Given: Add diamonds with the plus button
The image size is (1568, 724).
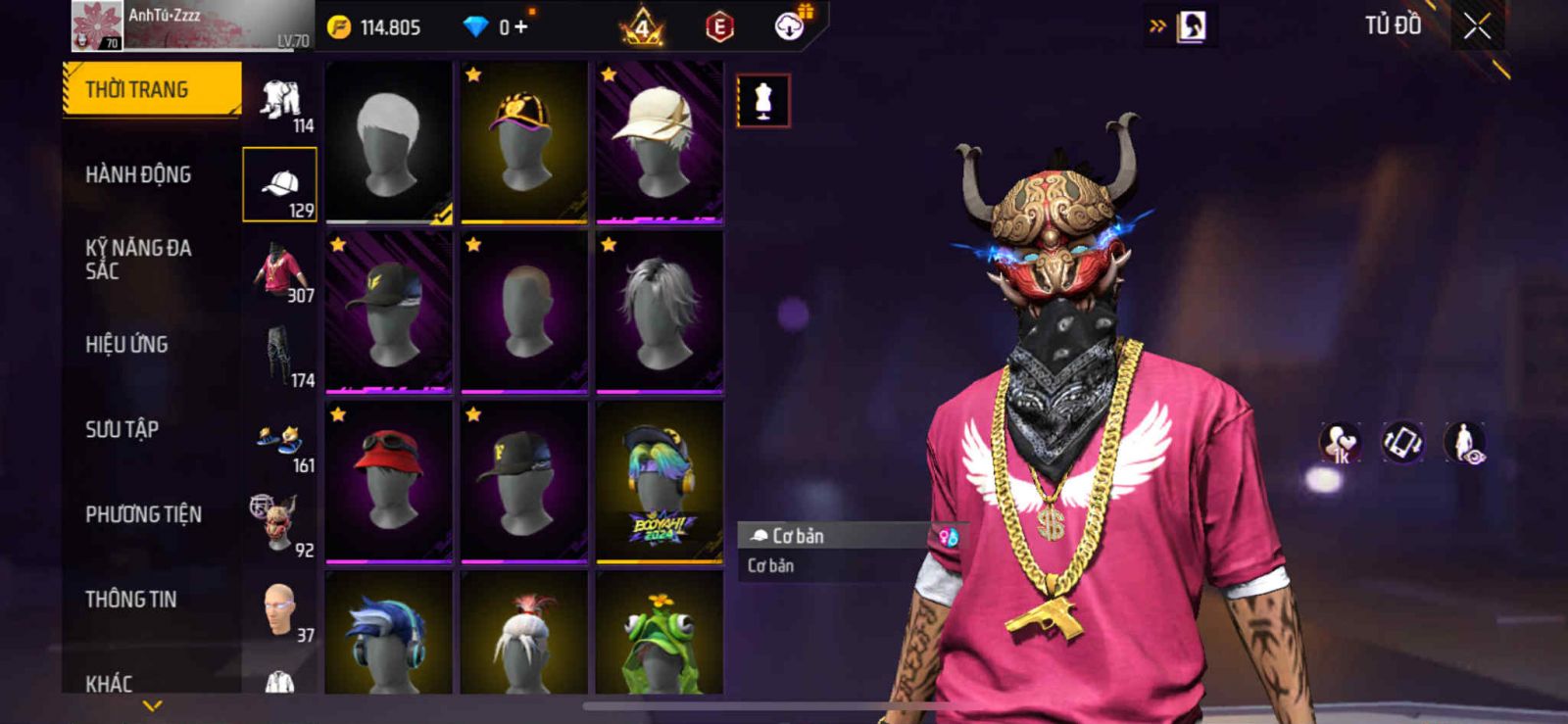Looking at the screenshot, I should coord(520,27).
